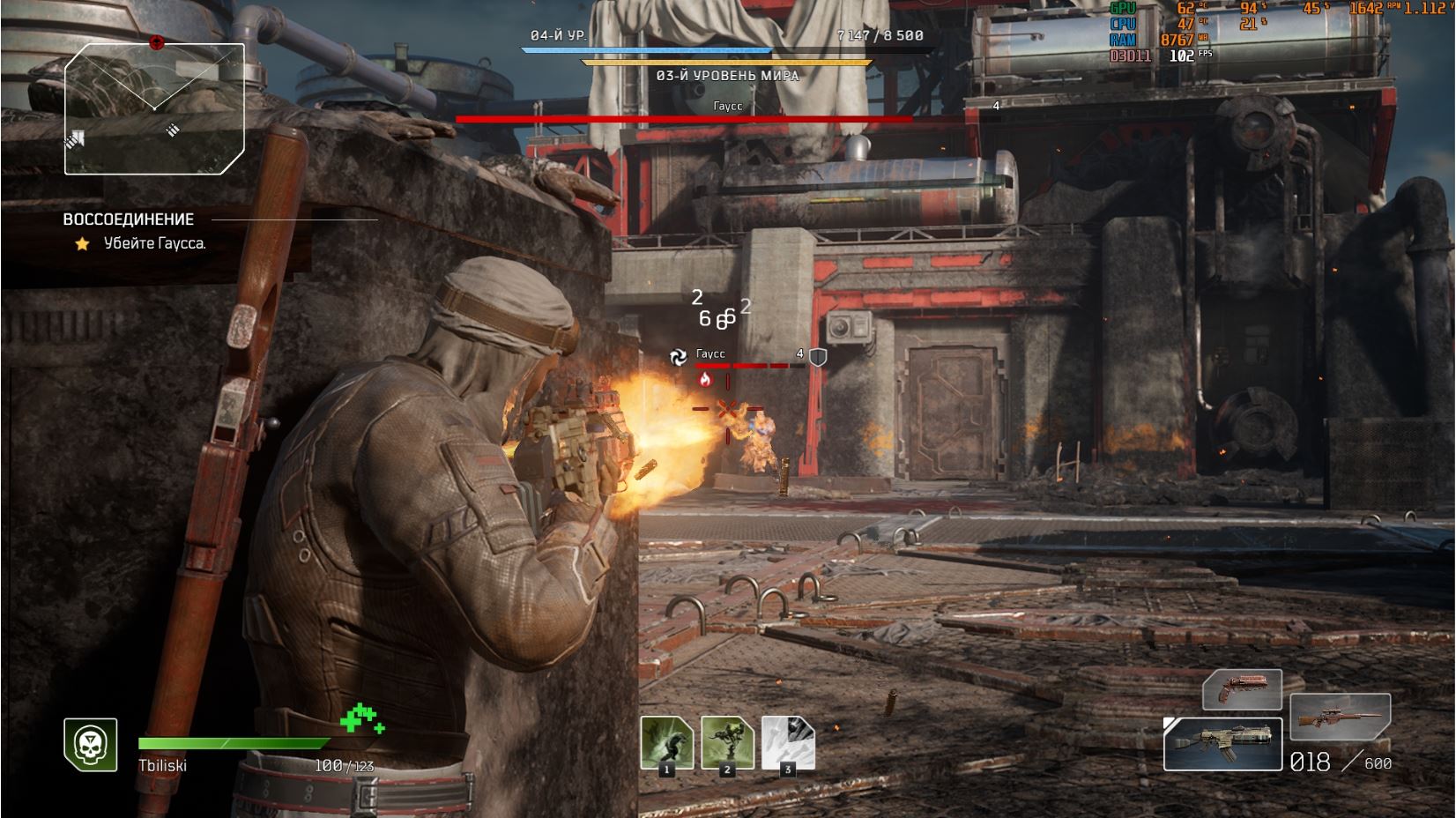Click the shield icon next to Гаусс's health

(818, 357)
